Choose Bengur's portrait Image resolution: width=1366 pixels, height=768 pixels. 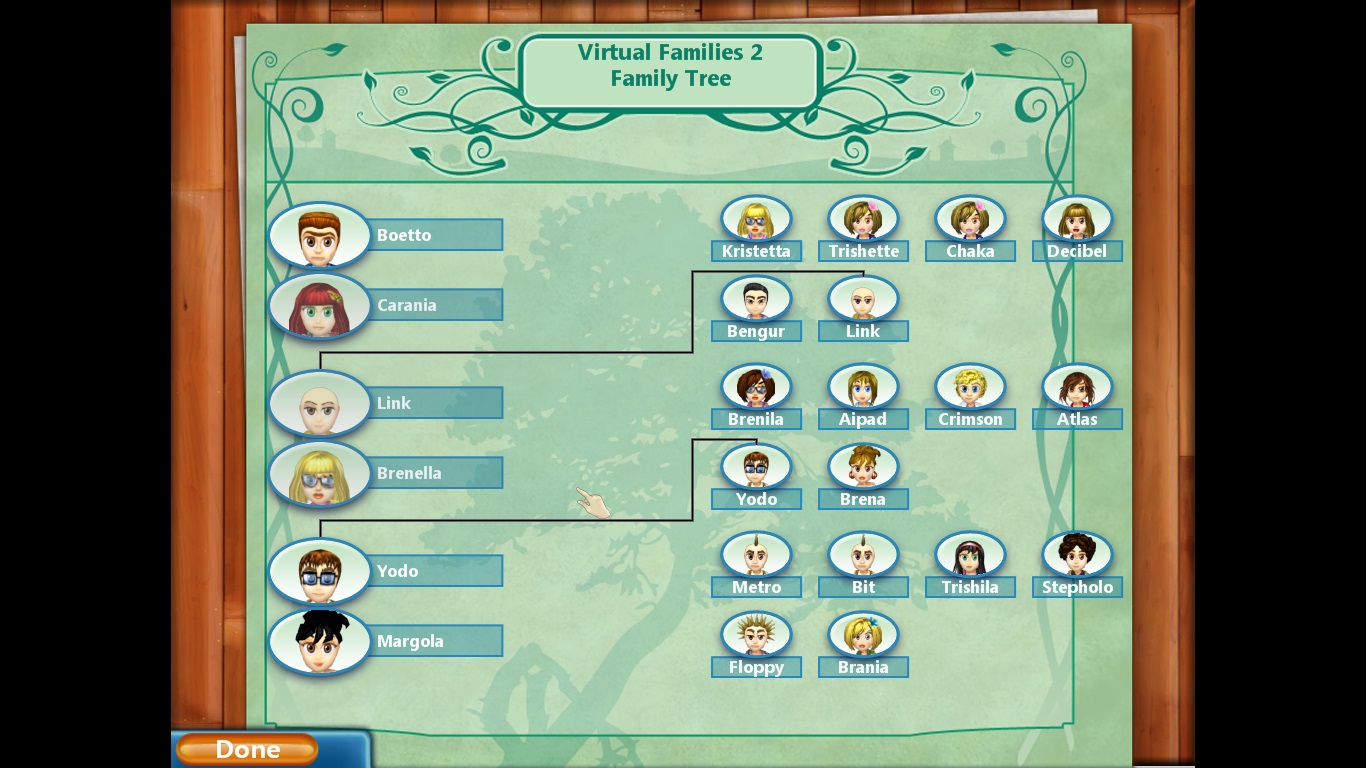[756, 299]
